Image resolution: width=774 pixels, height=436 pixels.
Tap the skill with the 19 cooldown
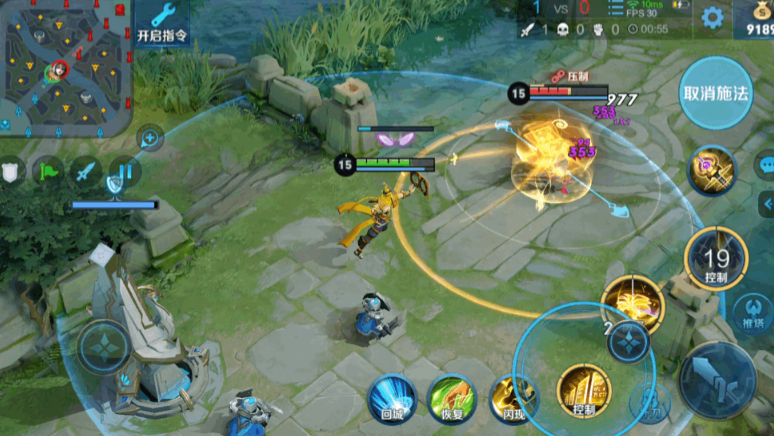[716, 259]
